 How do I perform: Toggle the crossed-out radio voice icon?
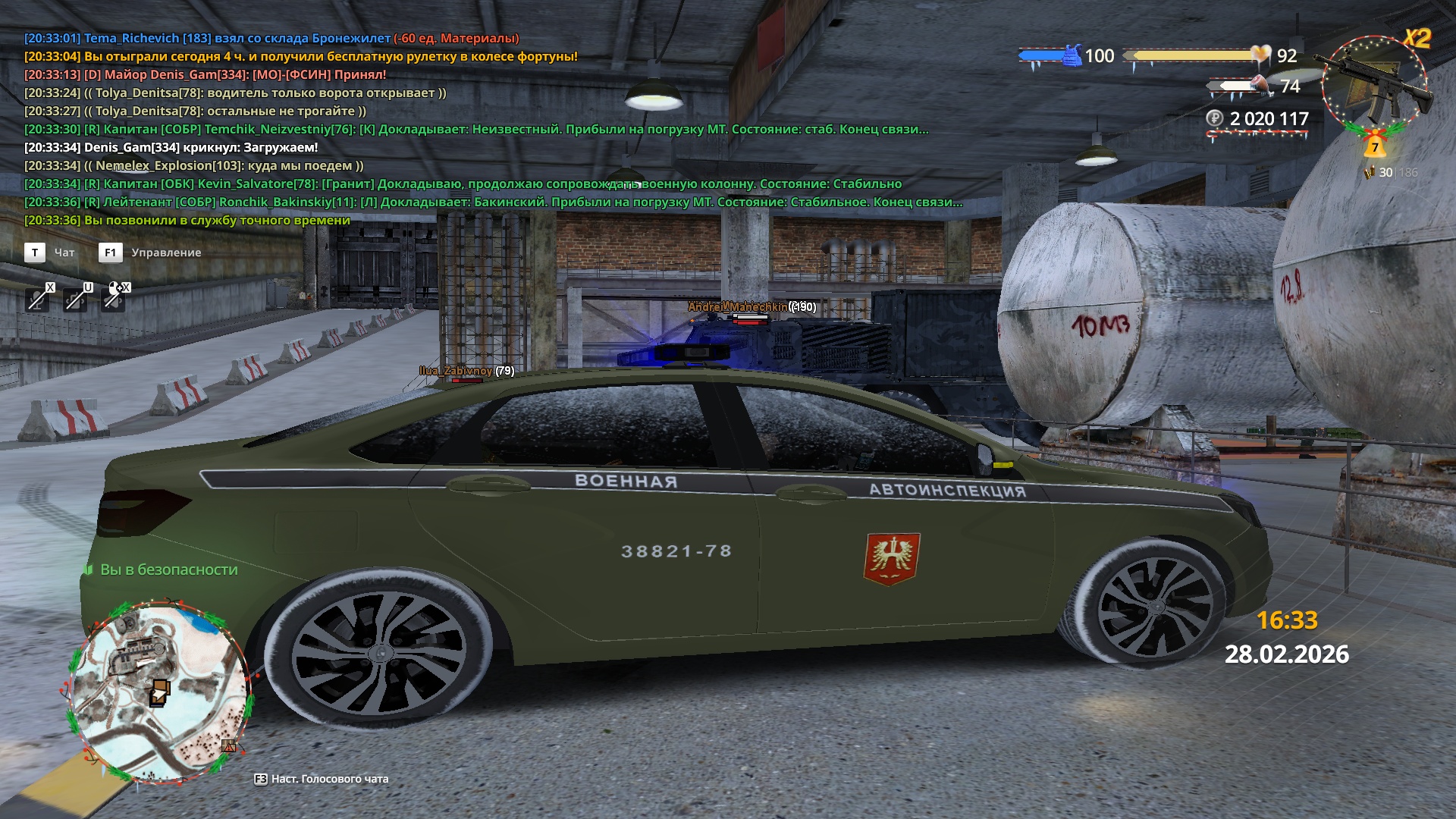pos(75,300)
